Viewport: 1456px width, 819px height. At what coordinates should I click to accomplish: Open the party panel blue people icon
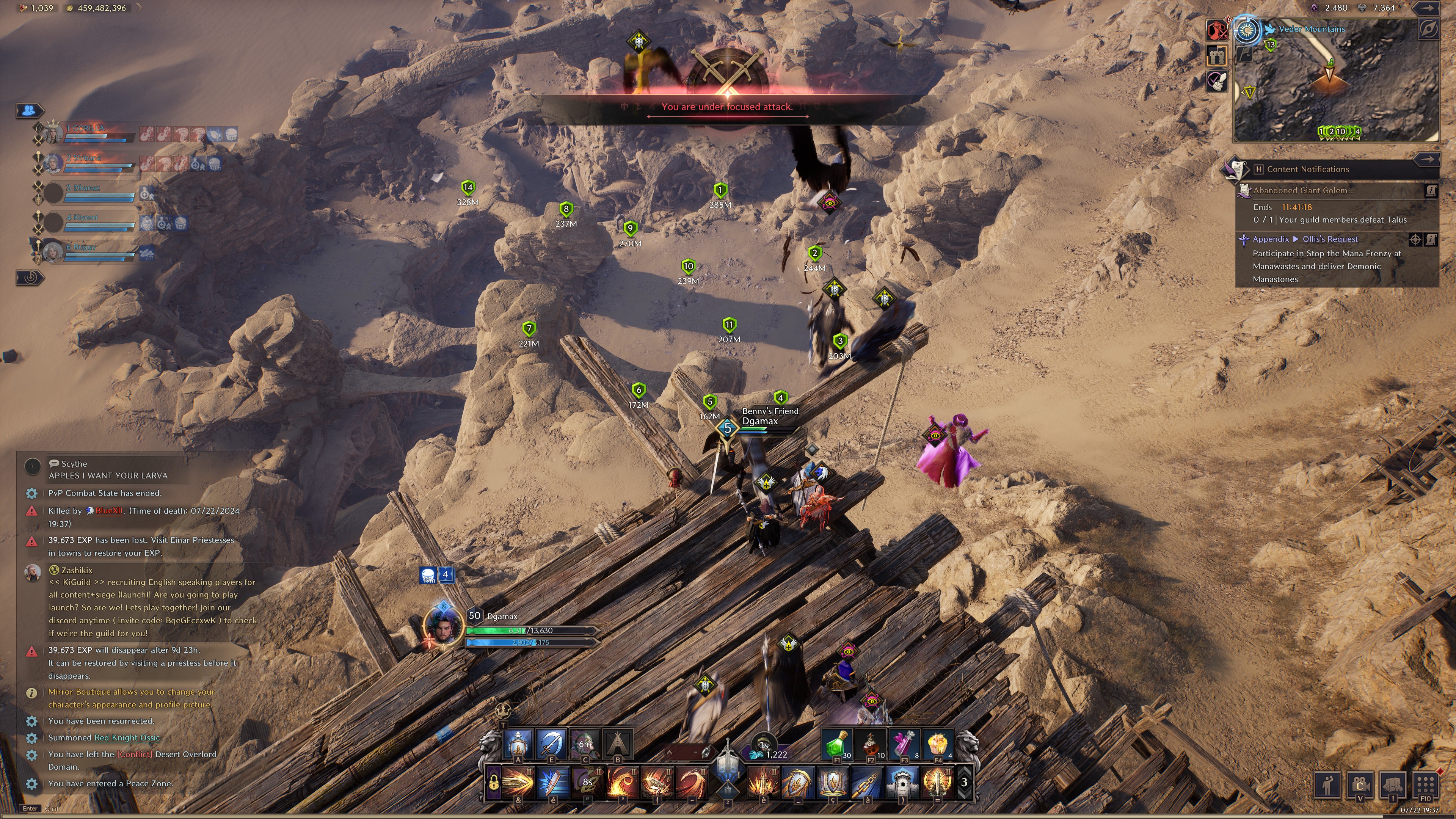pyautogui.click(x=30, y=110)
